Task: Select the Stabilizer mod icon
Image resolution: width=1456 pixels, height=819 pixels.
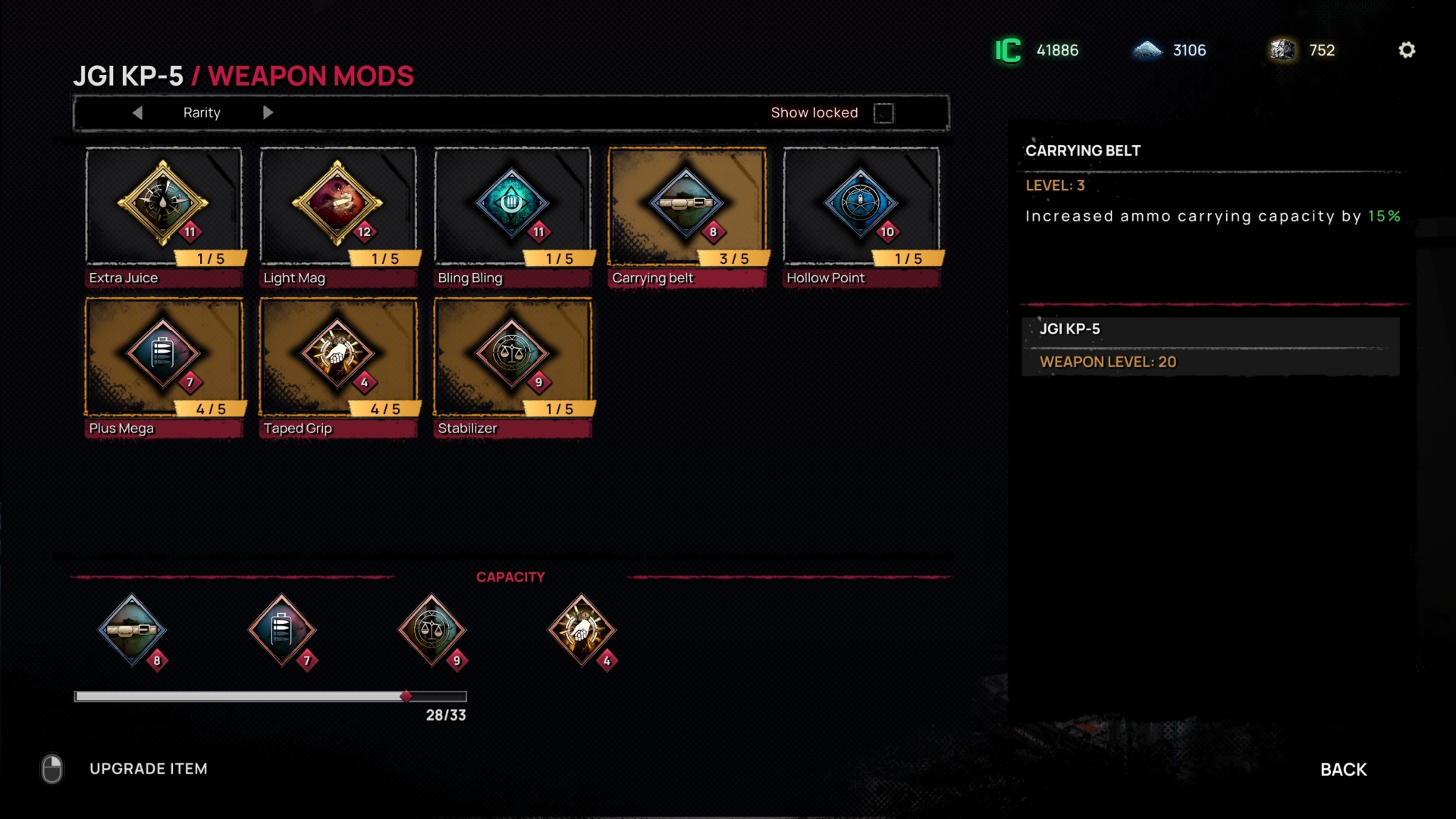Action: click(512, 355)
